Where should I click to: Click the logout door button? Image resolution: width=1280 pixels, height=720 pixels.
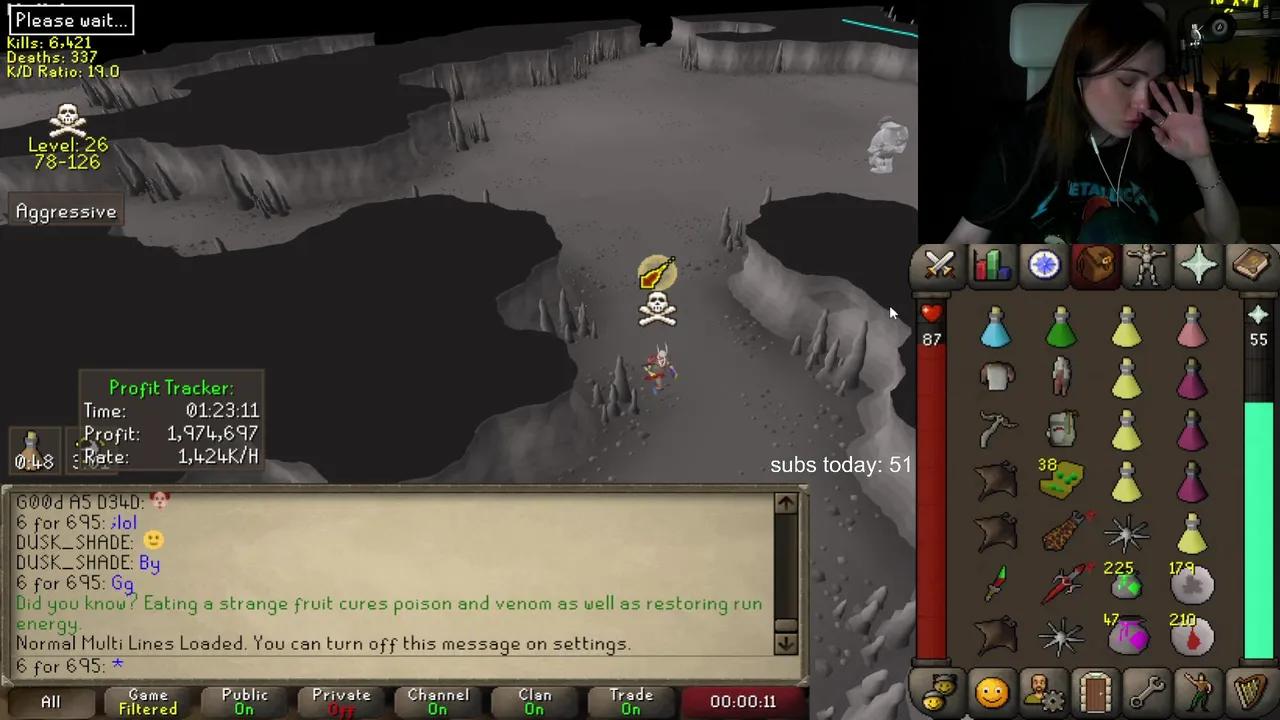point(1095,690)
